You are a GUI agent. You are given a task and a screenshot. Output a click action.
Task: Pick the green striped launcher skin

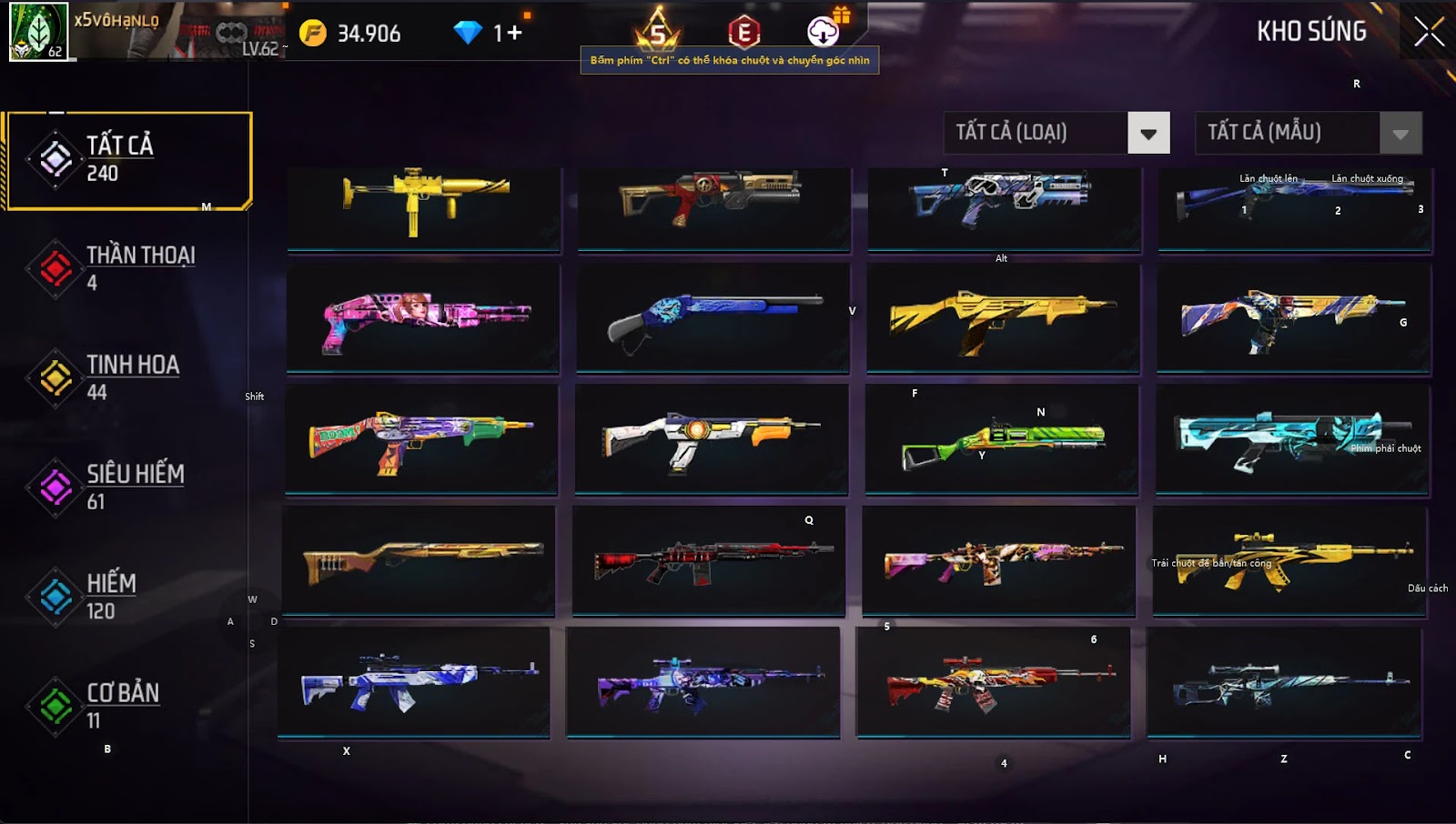[1001, 441]
